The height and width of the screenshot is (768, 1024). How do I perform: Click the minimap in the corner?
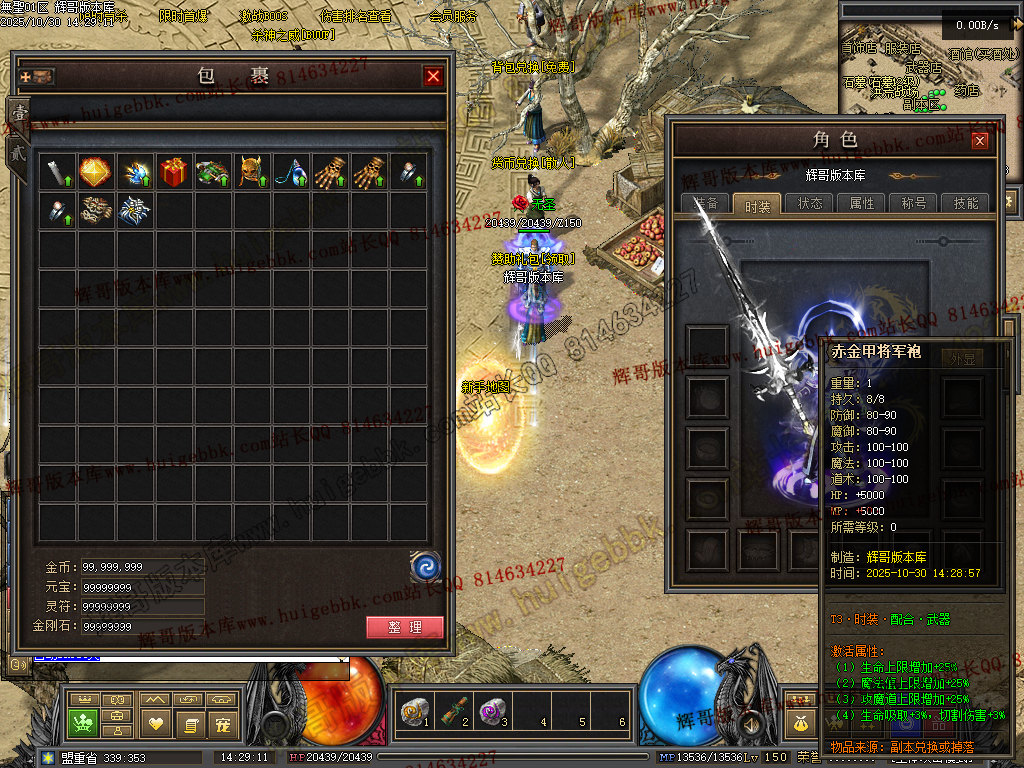tap(930, 75)
